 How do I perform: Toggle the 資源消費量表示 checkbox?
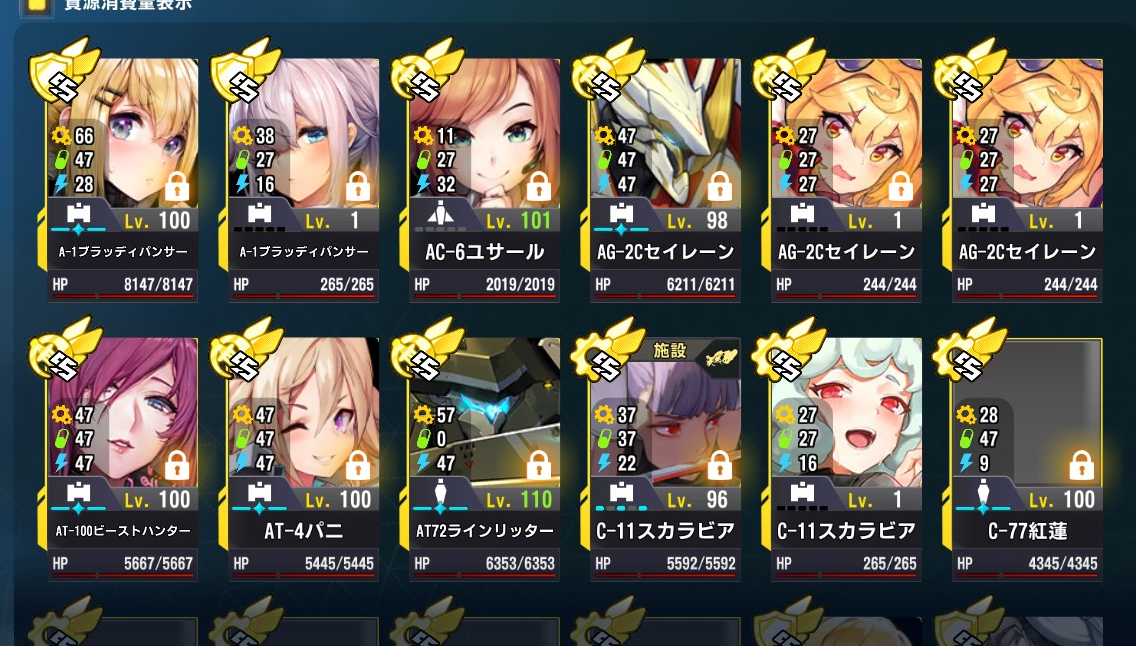(38, 4)
